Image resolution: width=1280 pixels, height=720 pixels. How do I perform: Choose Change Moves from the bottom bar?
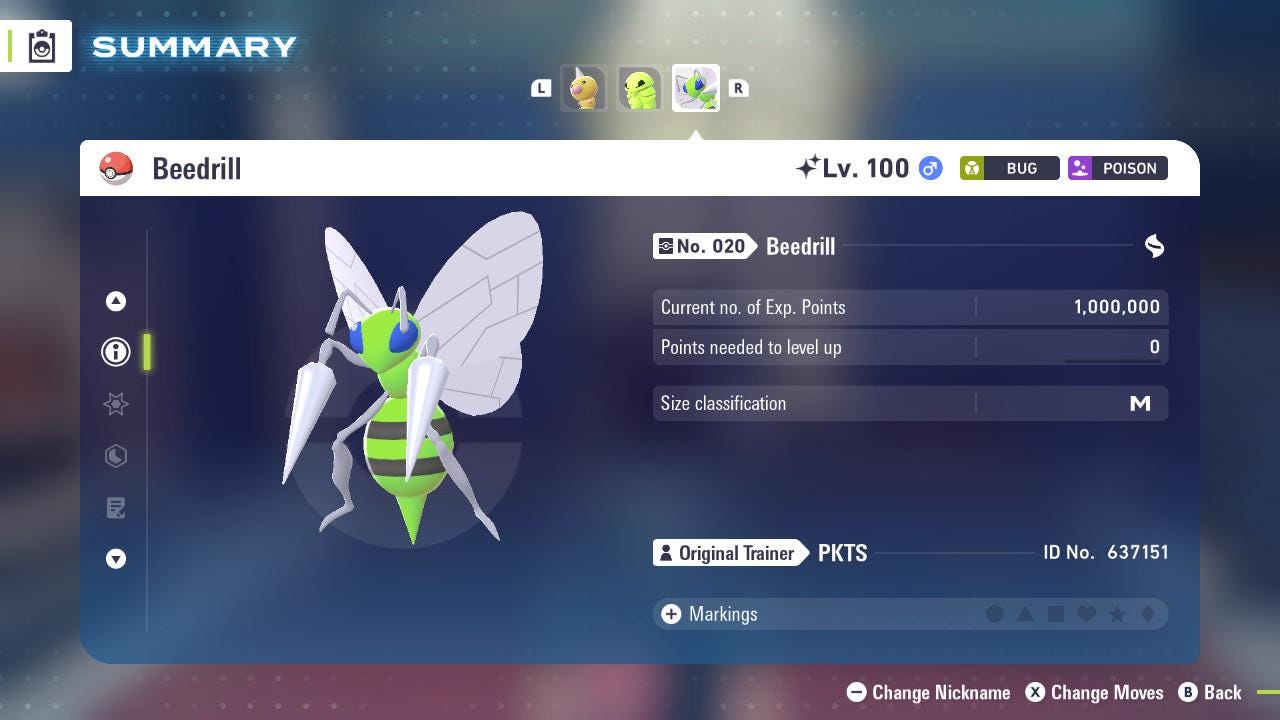point(1095,692)
